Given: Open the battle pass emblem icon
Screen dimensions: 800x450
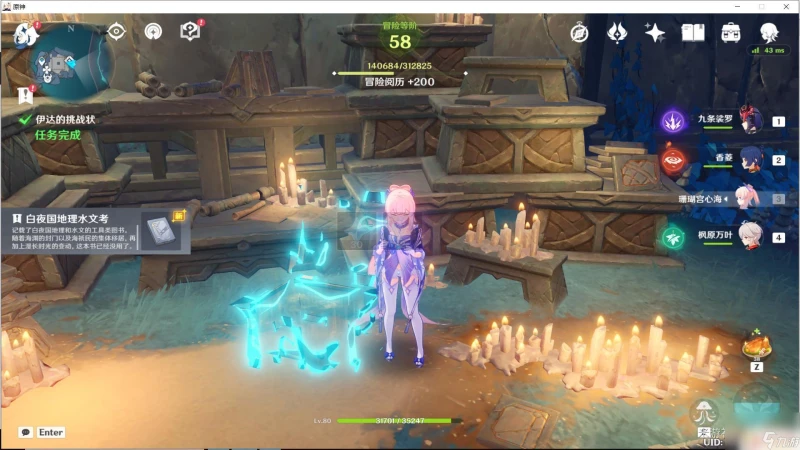Looking at the screenshot, I should click(x=618, y=32).
